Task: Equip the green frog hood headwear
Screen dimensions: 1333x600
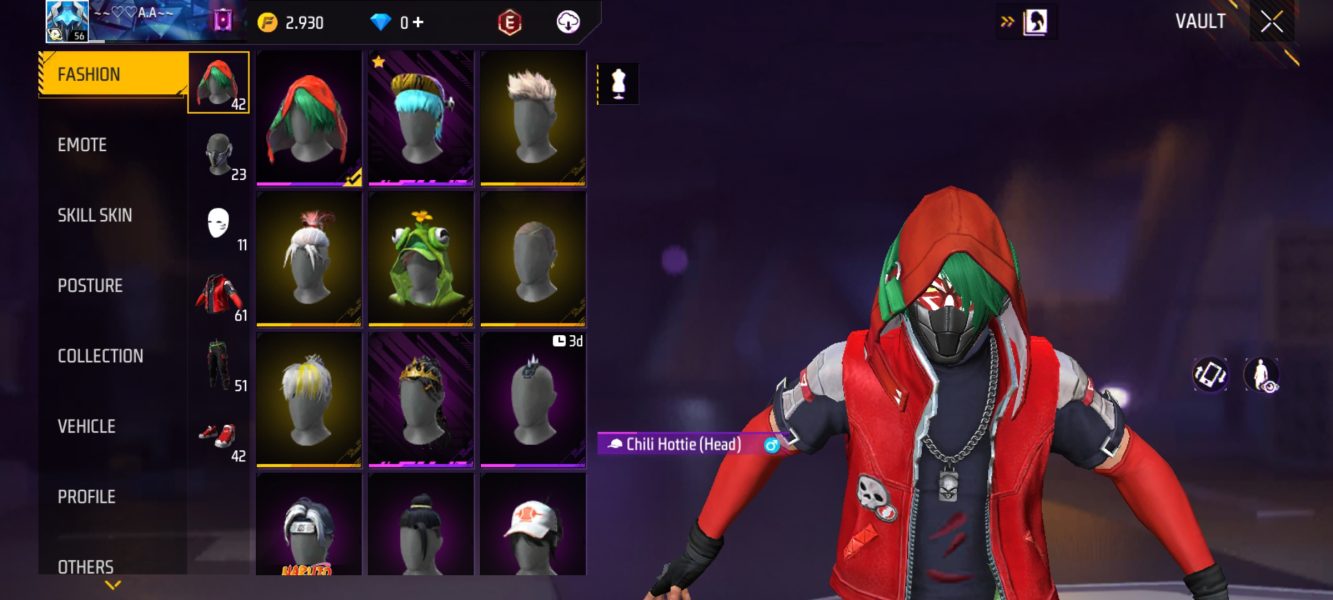Action: coord(421,258)
